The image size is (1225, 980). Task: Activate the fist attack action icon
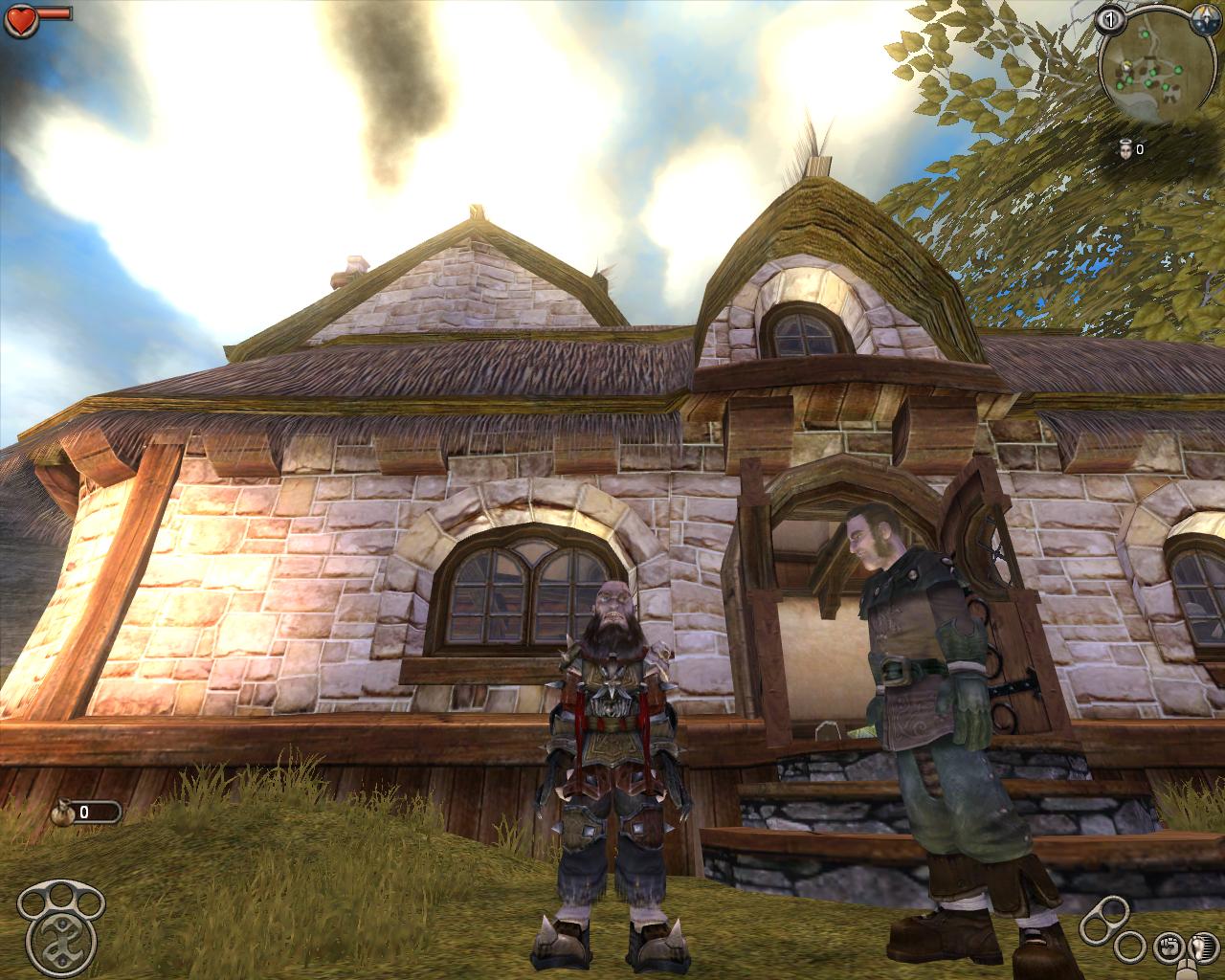point(1168,947)
